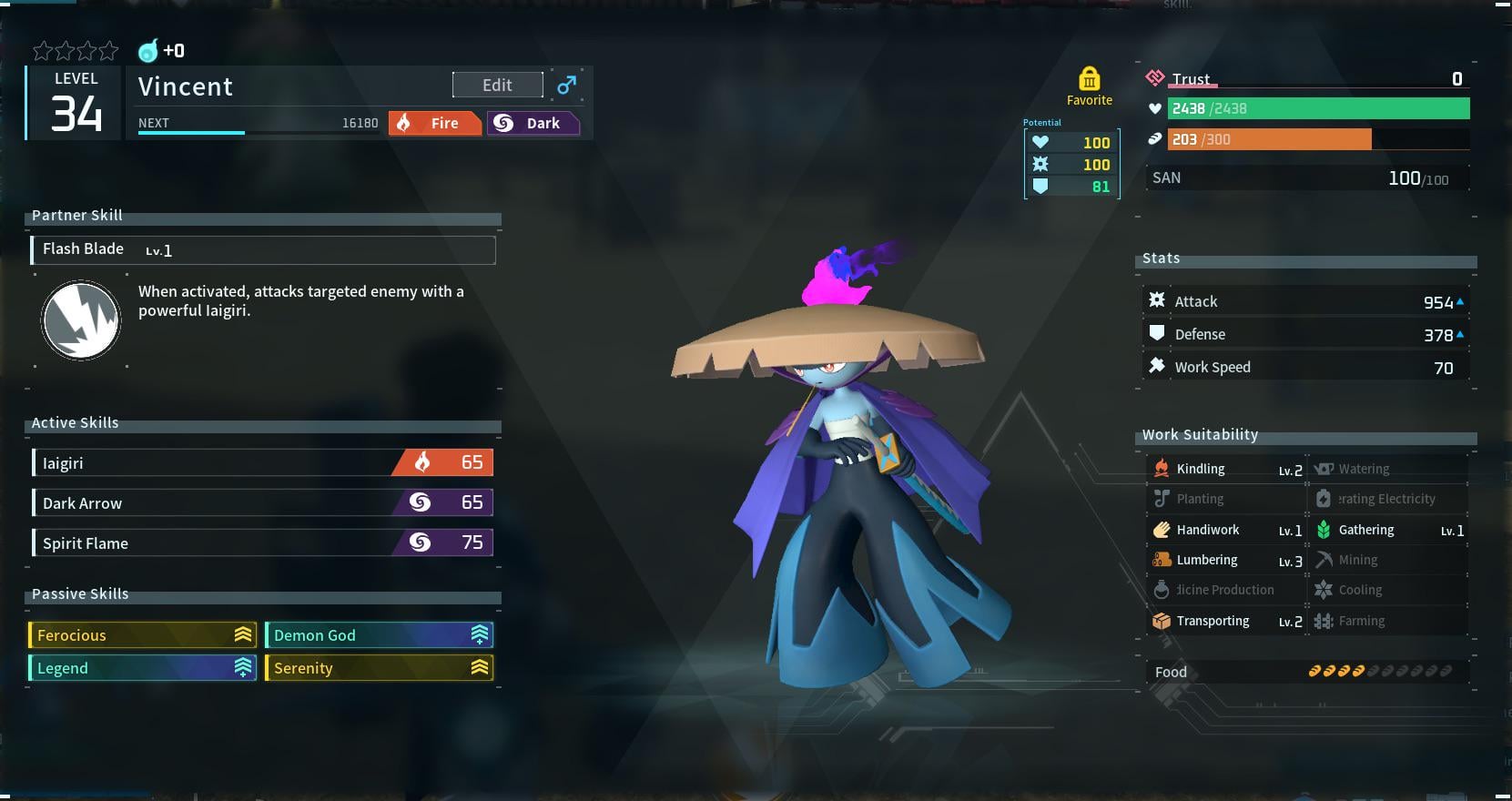
Task: Select the Handiwork work suitability entry
Action: pos(1226,530)
